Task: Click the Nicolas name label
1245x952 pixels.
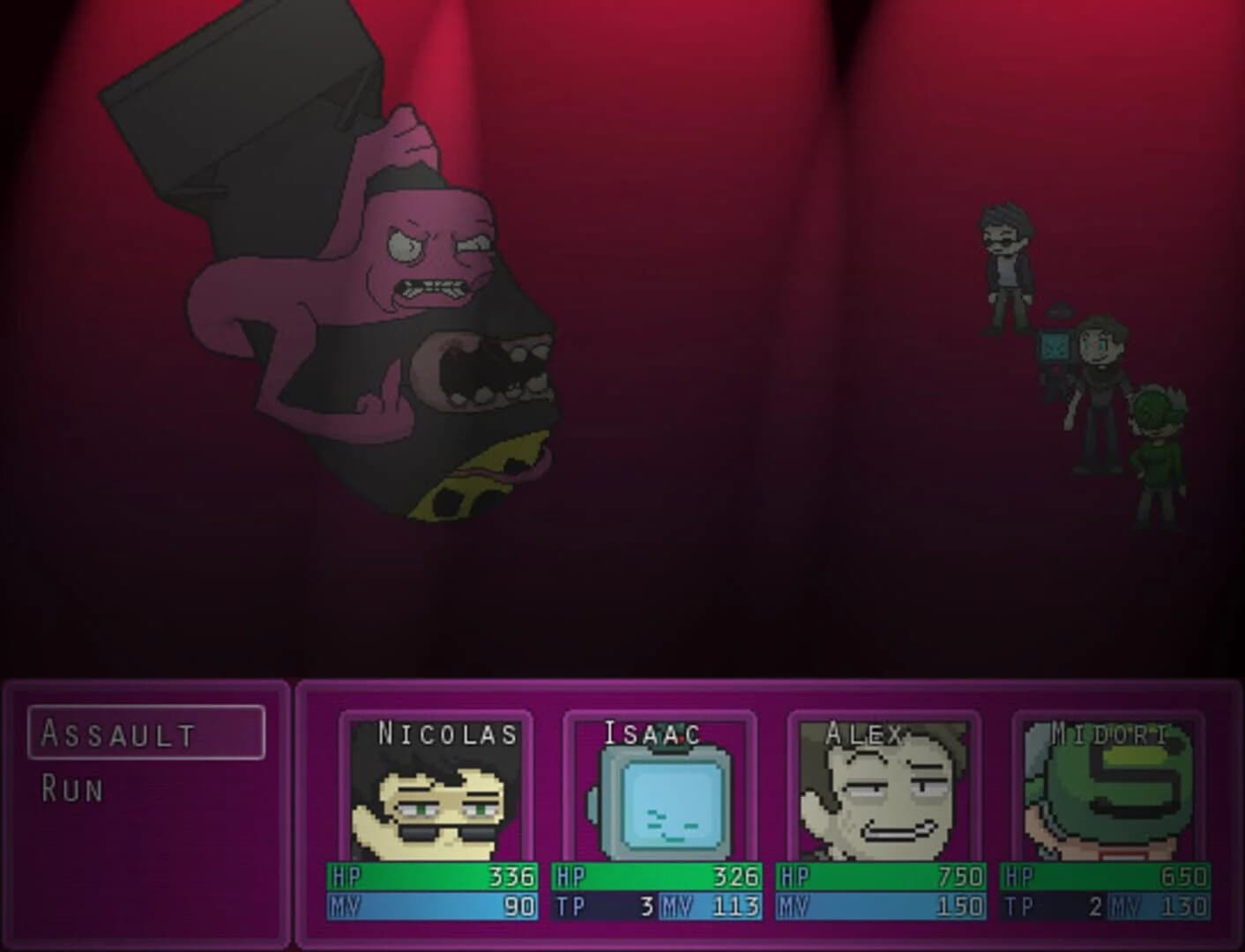Action: pyautogui.click(x=446, y=733)
